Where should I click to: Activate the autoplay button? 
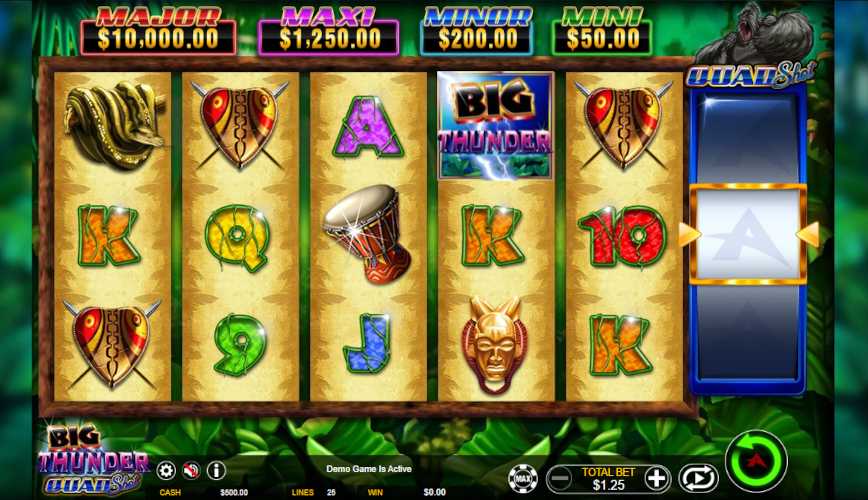[x=698, y=478]
